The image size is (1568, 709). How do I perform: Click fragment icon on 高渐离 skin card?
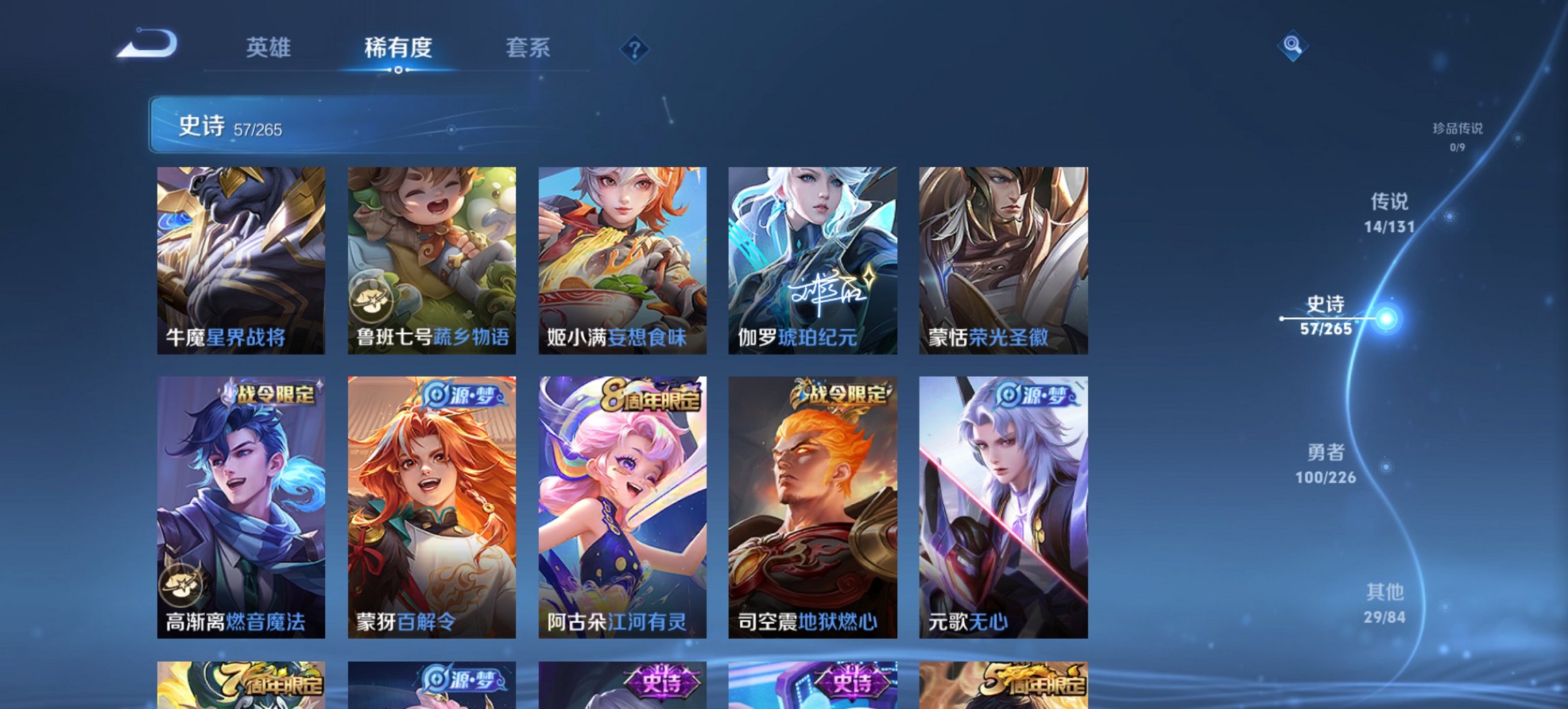(180, 585)
